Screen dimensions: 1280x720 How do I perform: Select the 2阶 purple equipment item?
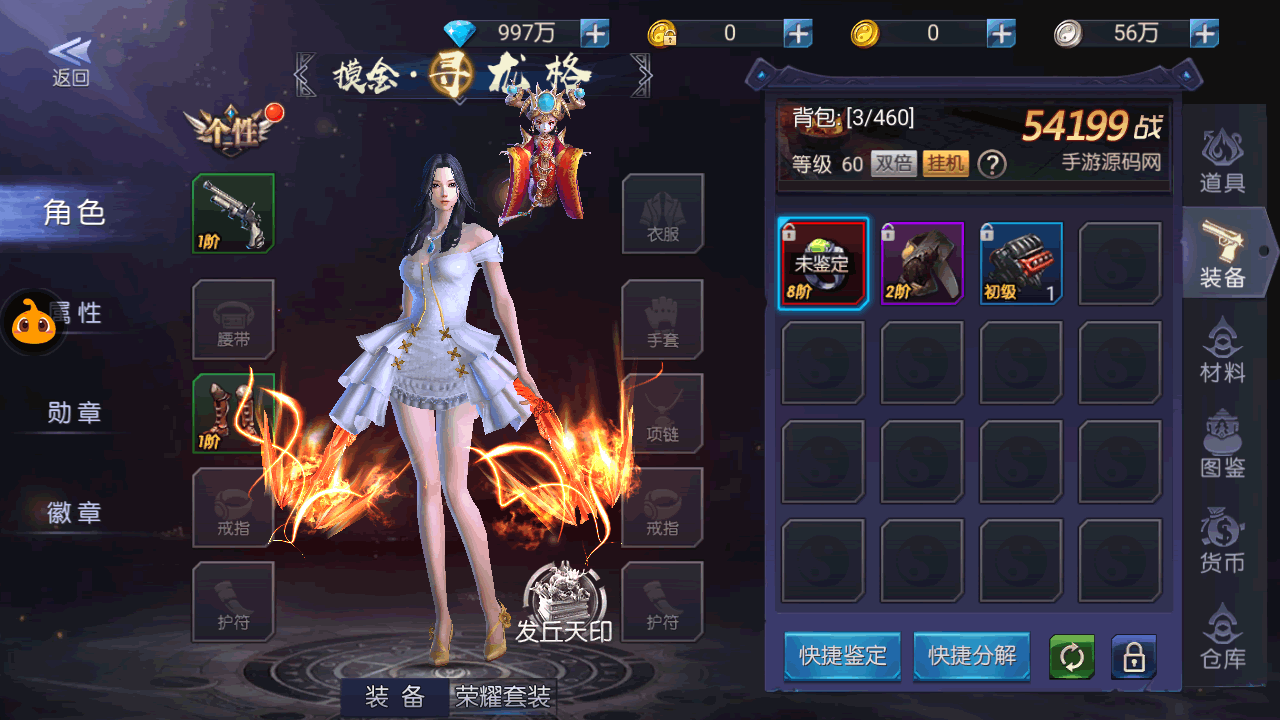pos(922,263)
